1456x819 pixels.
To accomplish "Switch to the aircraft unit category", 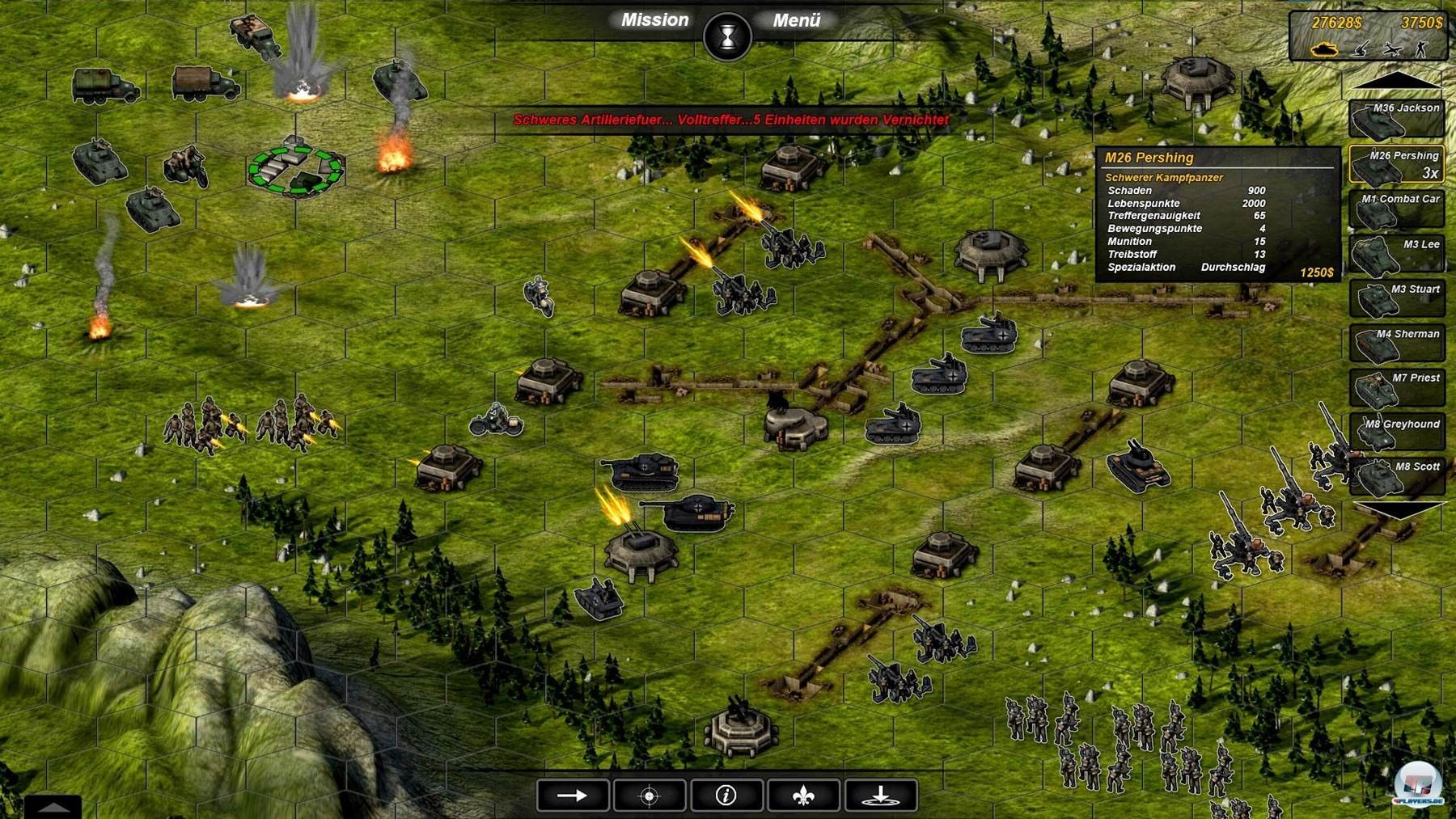I will [x=1392, y=49].
